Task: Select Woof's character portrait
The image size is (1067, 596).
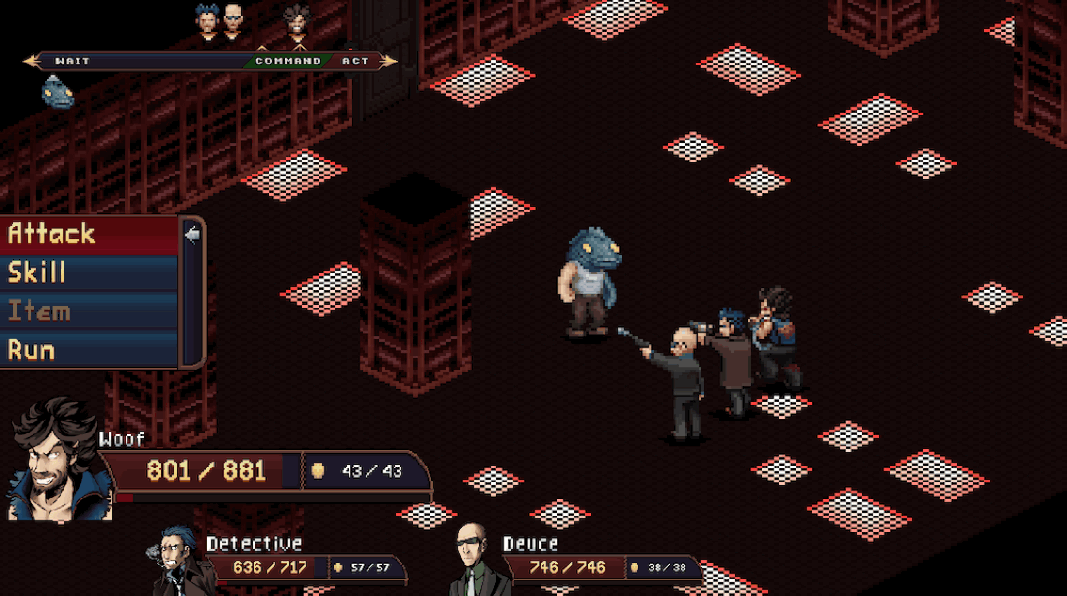Action: 55,460
